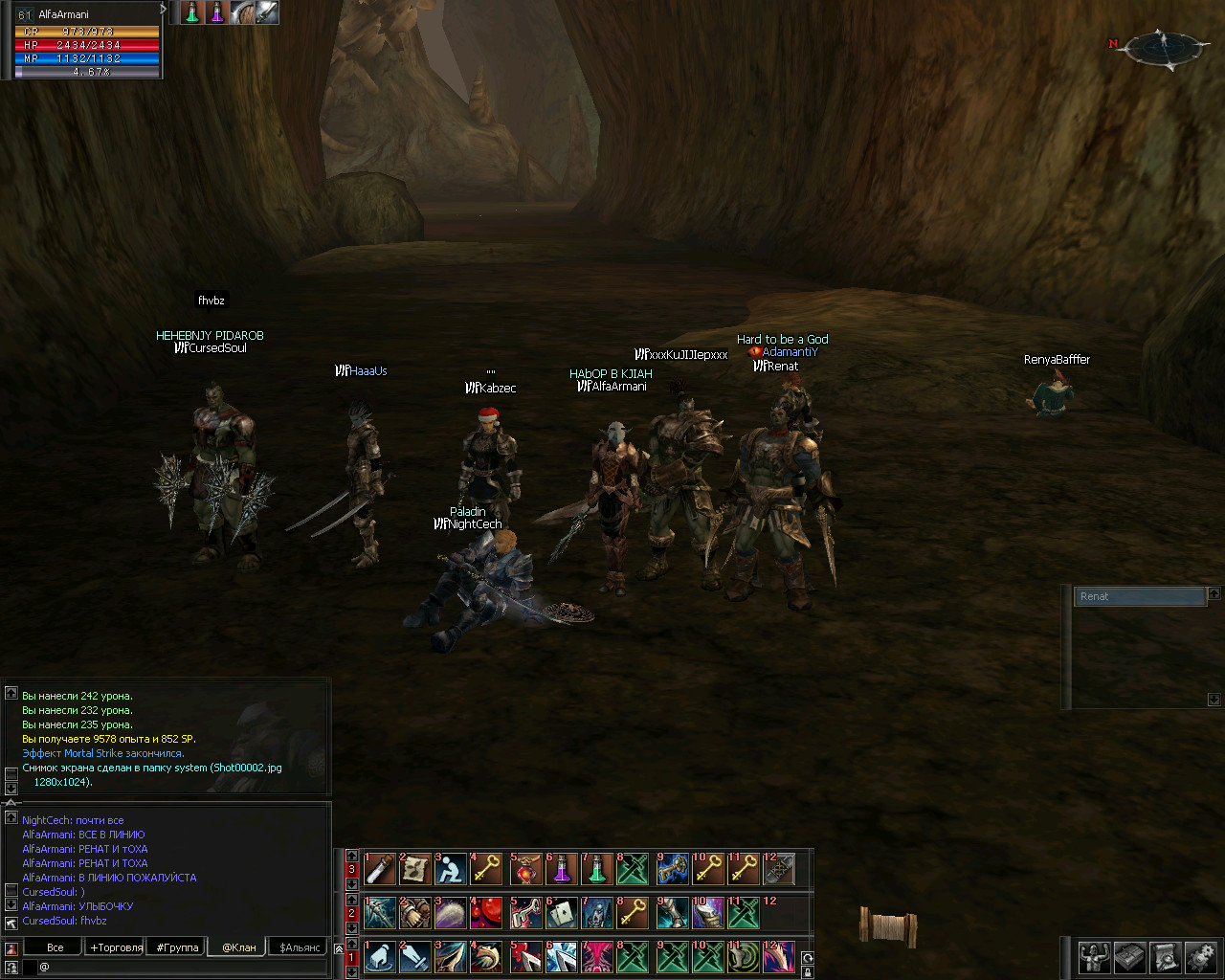Open the scroll and magnifier menu icon
This screenshot has height=980, width=1225.
(1165, 956)
